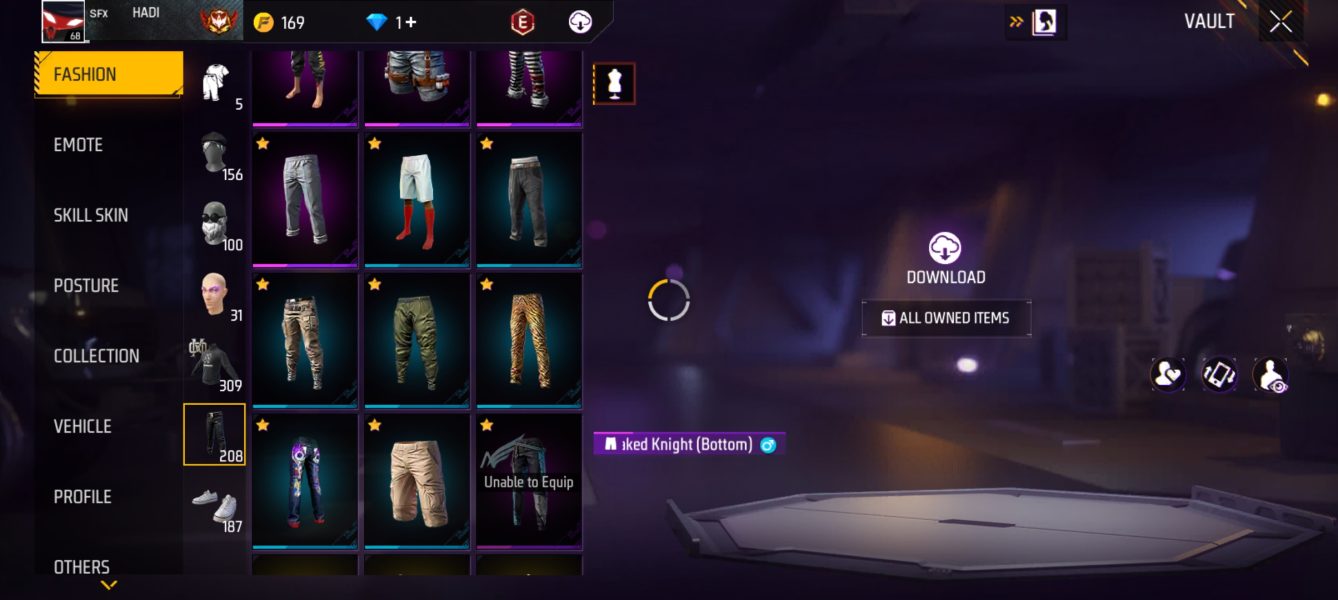Show the Collection tab
The width and height of the screenshot is (1338, 600).
click(x=96, y=356)
